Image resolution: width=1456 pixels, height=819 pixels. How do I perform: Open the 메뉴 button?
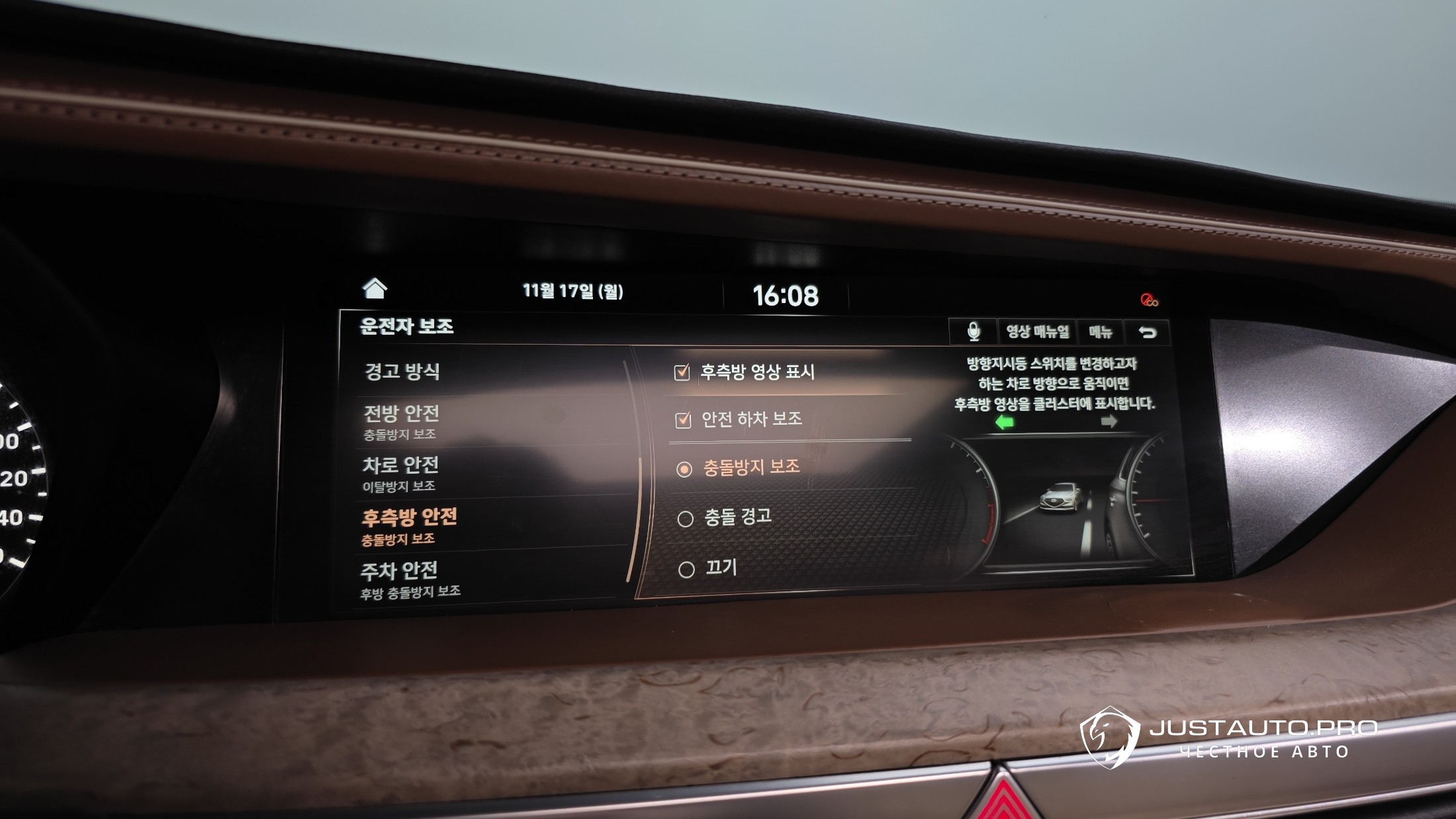pos(1101,332)
